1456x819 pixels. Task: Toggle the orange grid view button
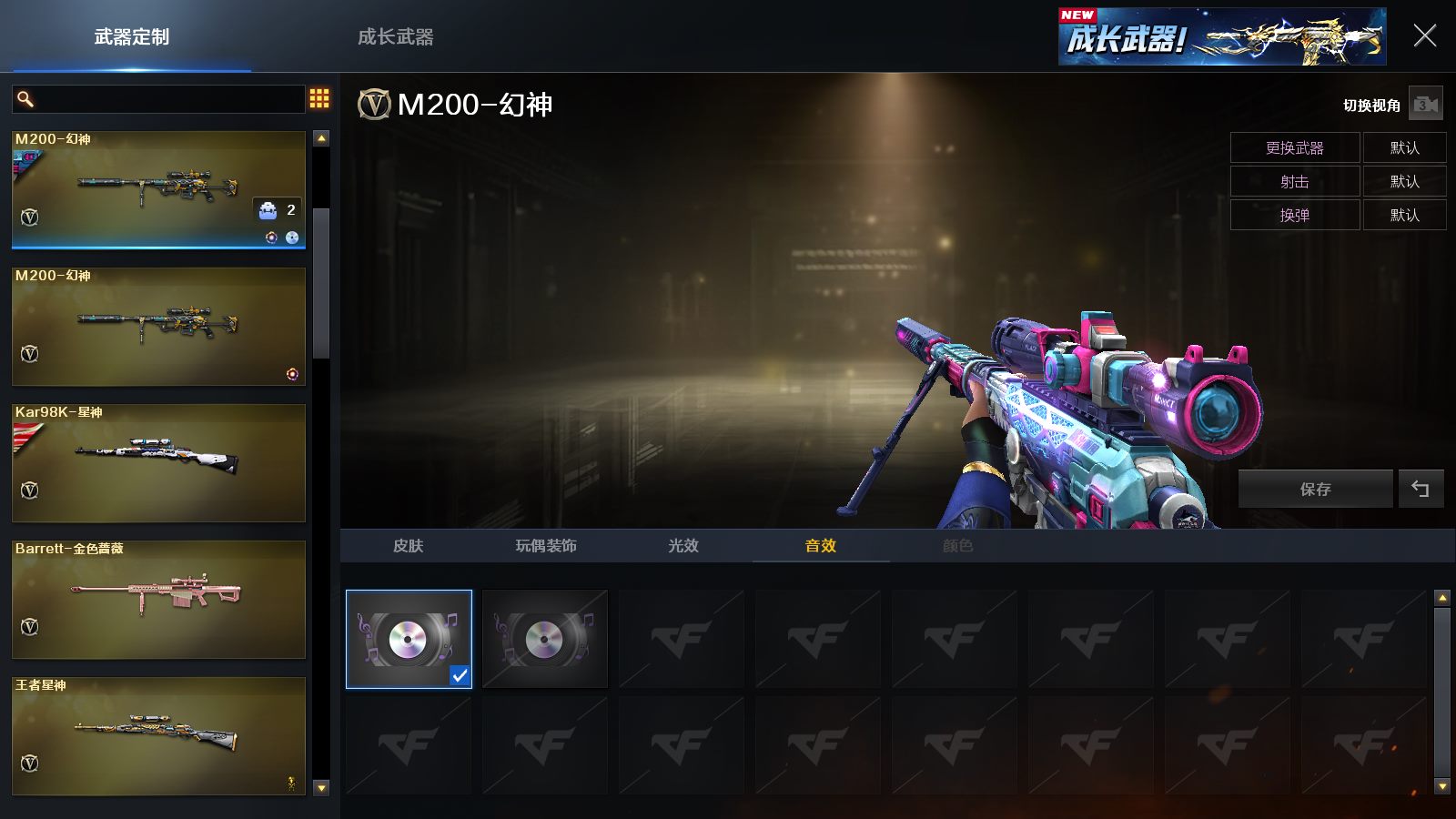coord(319,98)
